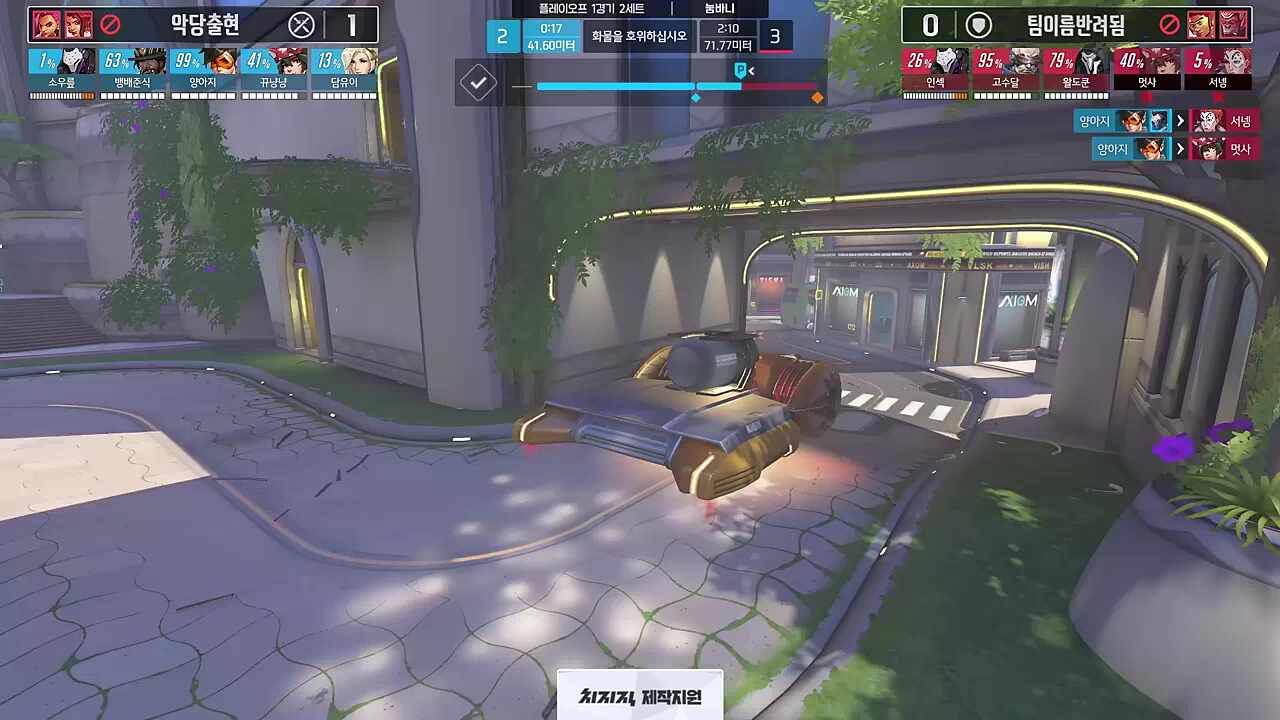This screenshot has height=720, width=1280.
Task: Choose blue player 뀨냥냥's card
Action: point(272,72)
